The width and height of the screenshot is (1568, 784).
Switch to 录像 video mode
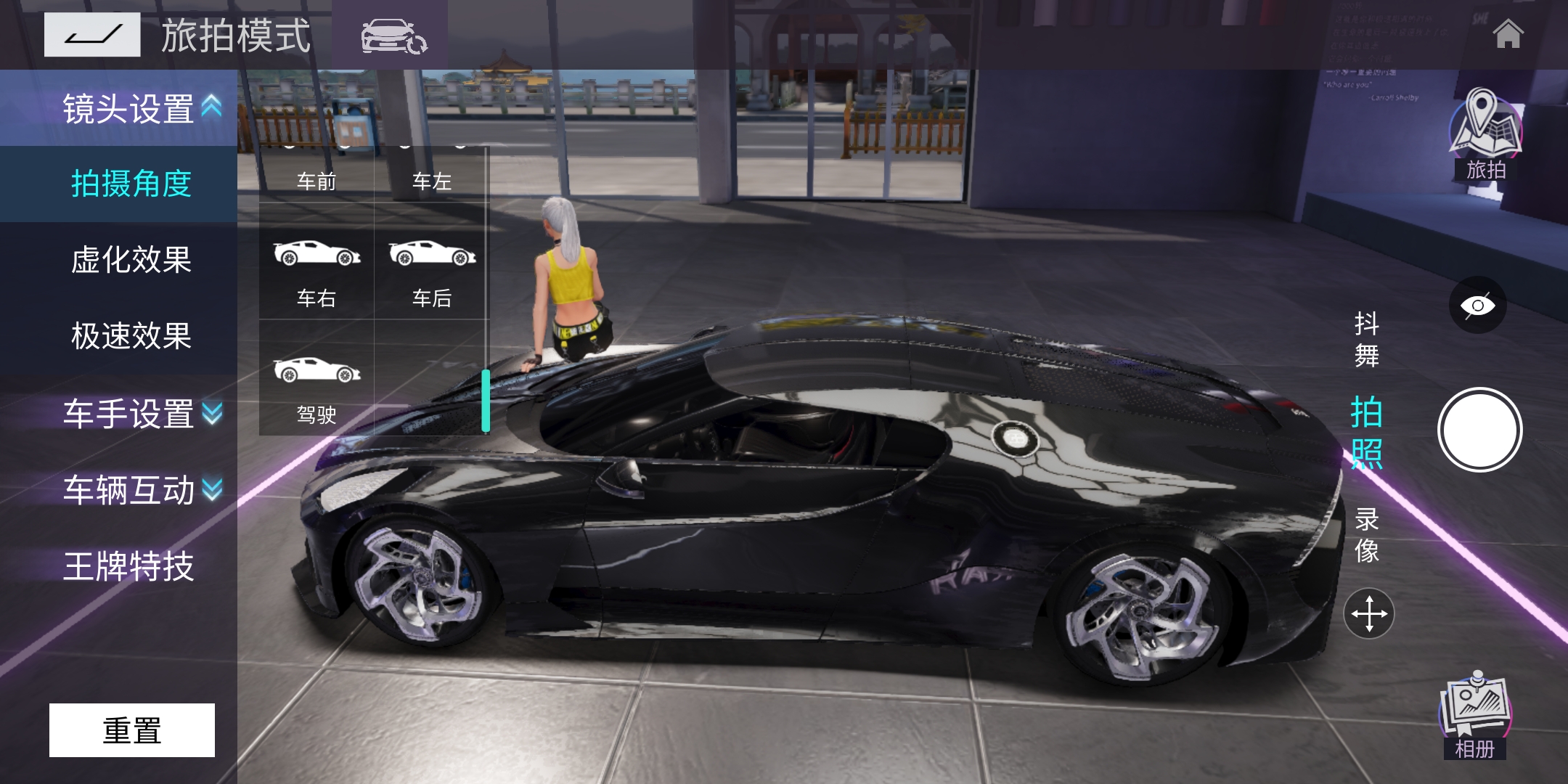(1366, 535)
